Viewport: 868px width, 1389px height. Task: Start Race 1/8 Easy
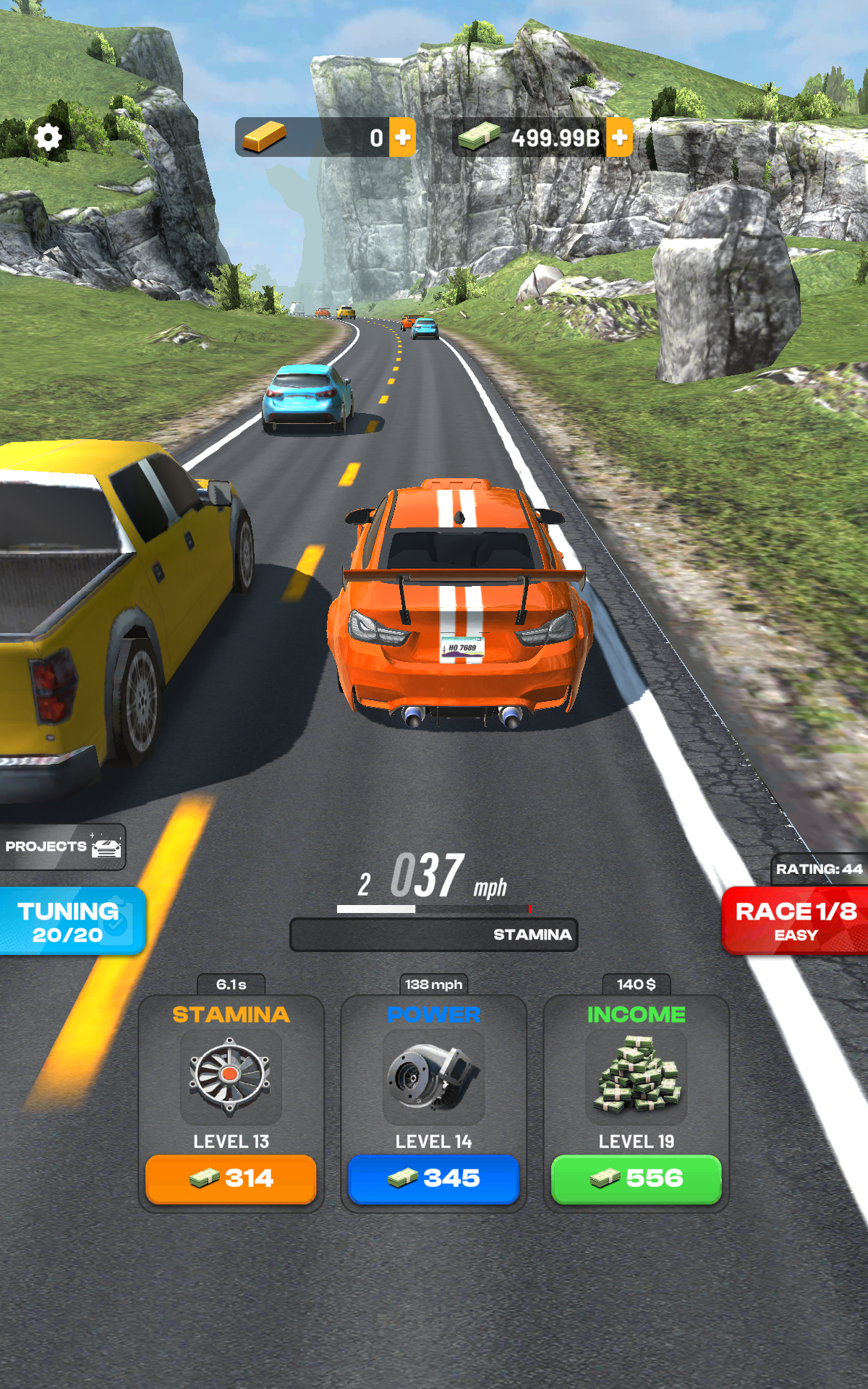point(796,921)
